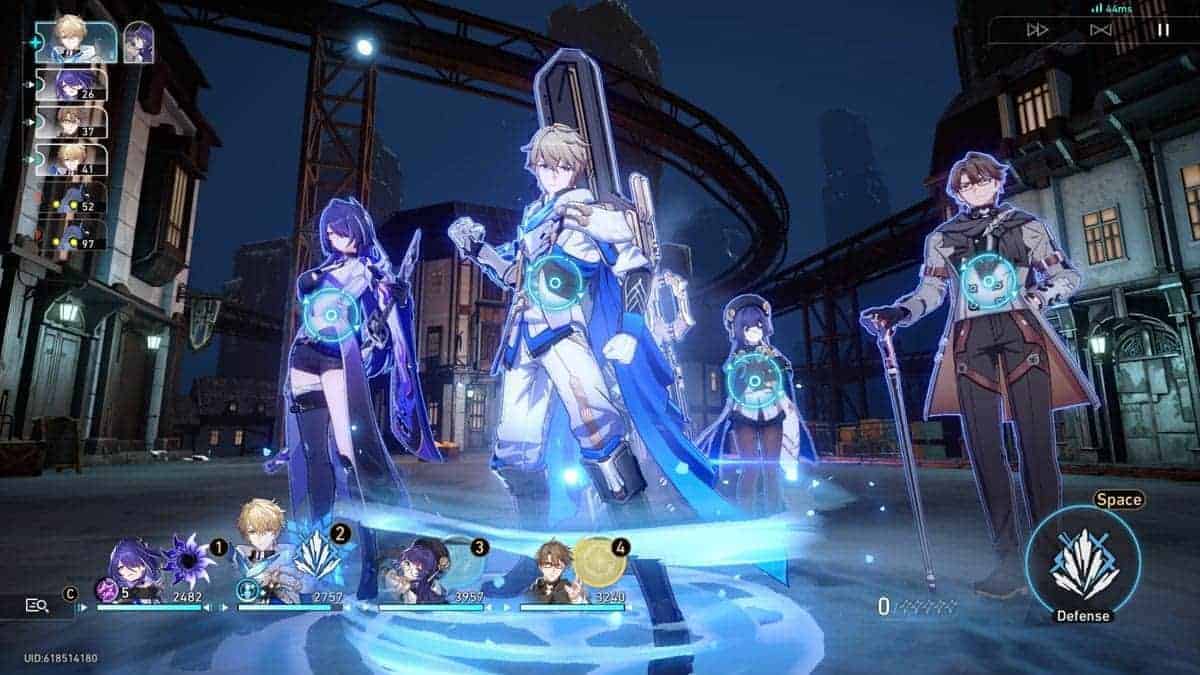The image size is (1200, 675).
Task: Select the enemy turn-order entry numbered 52
Action: (x=71, y=197)
